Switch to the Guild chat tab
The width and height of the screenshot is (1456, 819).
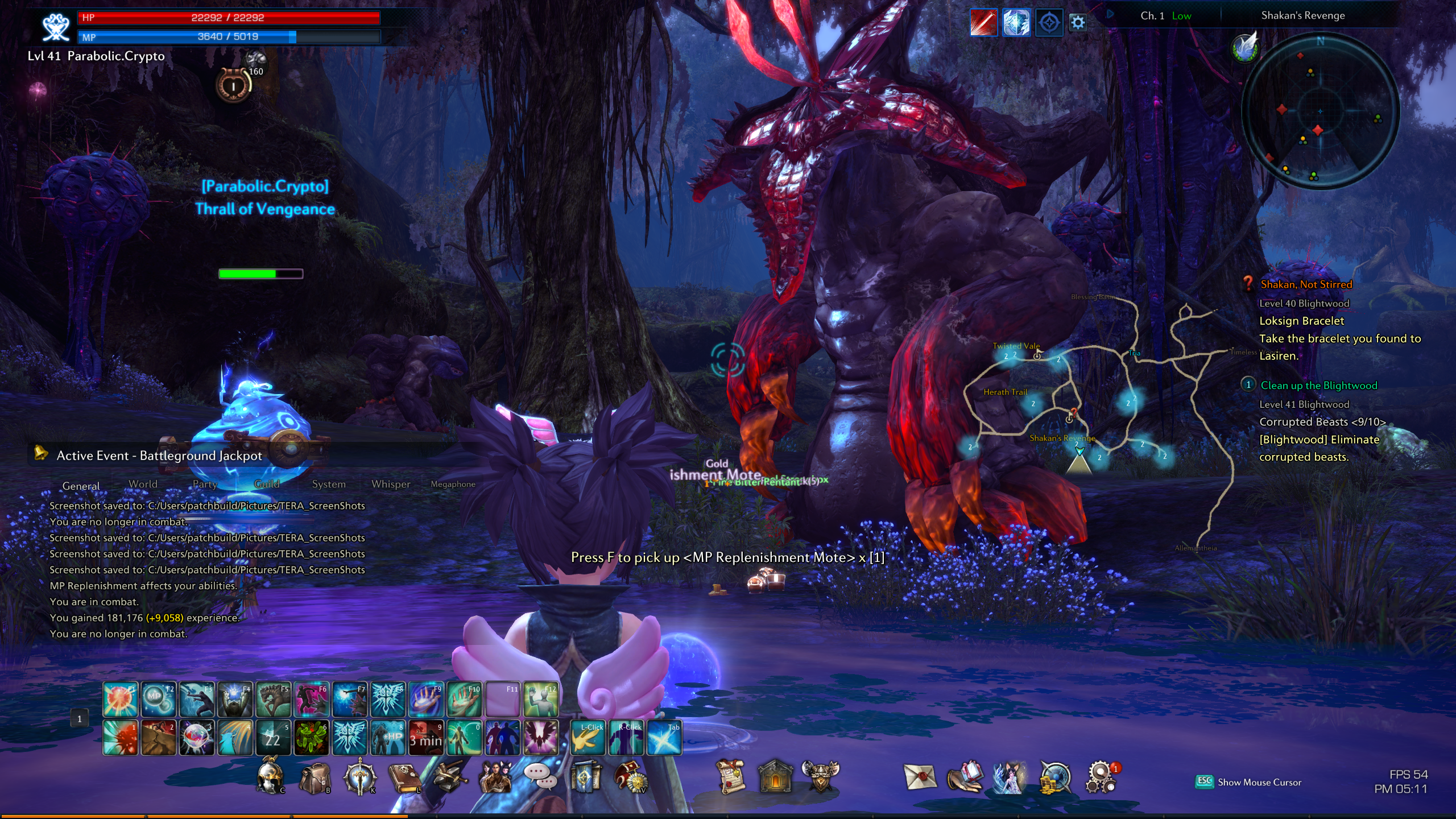click(x=267, y=484)
